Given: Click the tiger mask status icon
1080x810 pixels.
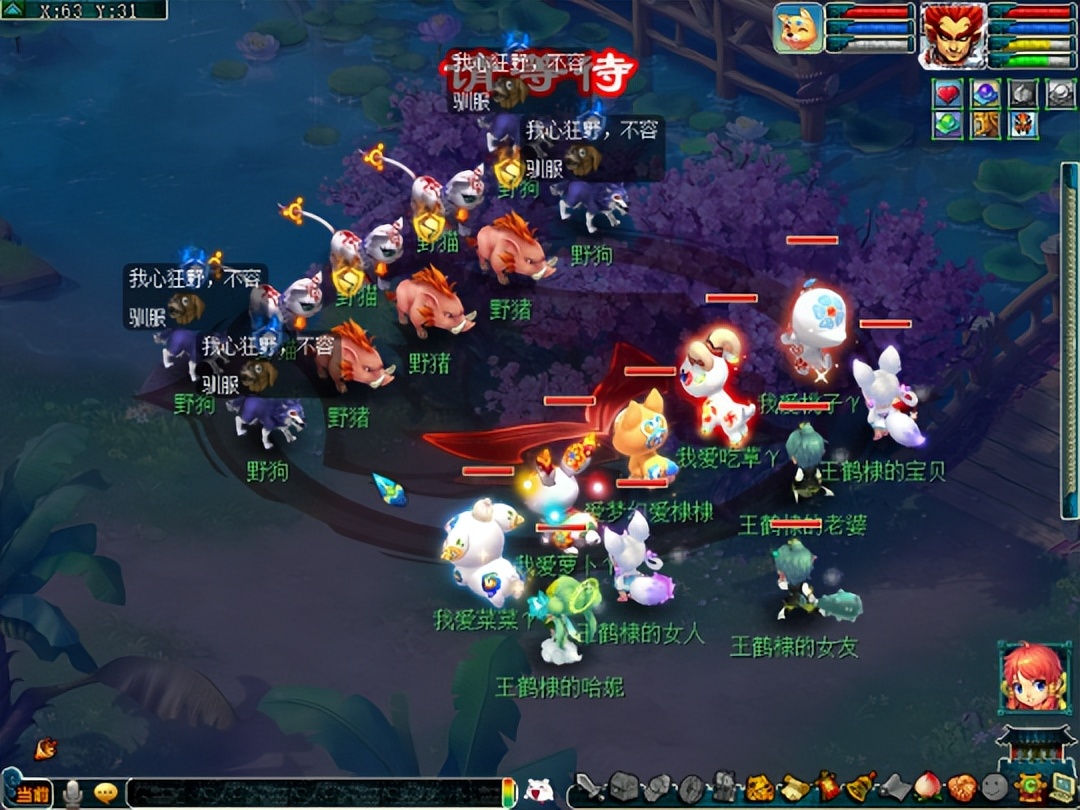Looking at the screenshot, I should [1022, 125].
